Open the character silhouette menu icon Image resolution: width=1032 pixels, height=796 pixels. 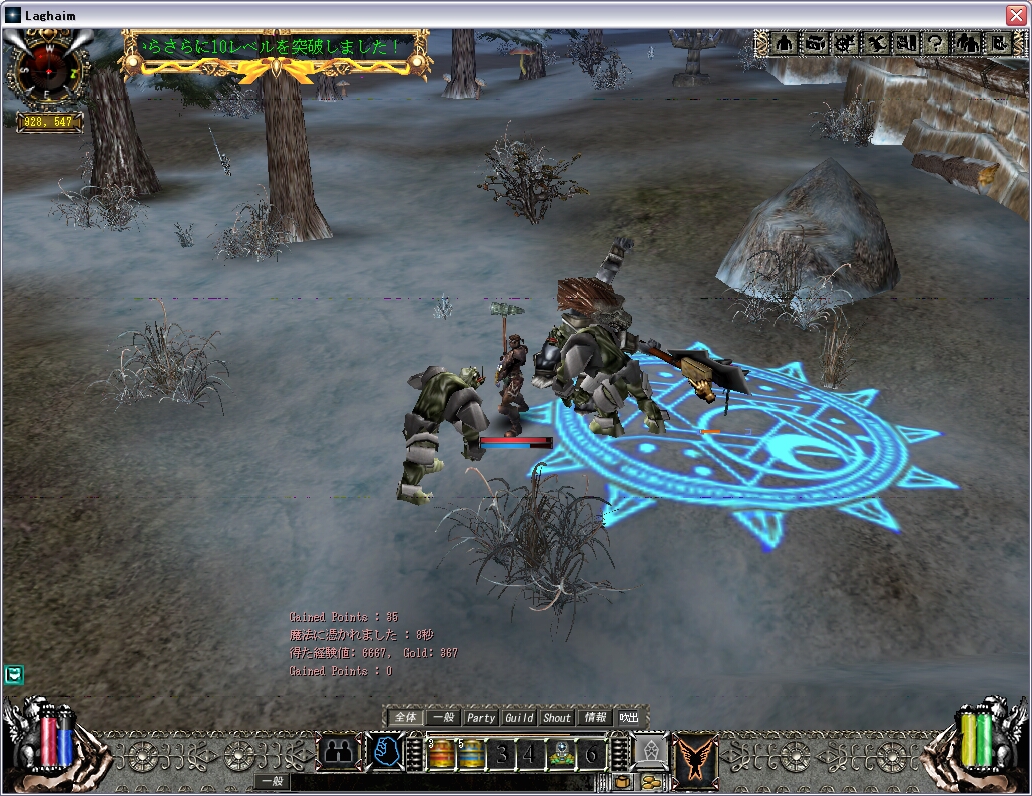pos(785,43)
